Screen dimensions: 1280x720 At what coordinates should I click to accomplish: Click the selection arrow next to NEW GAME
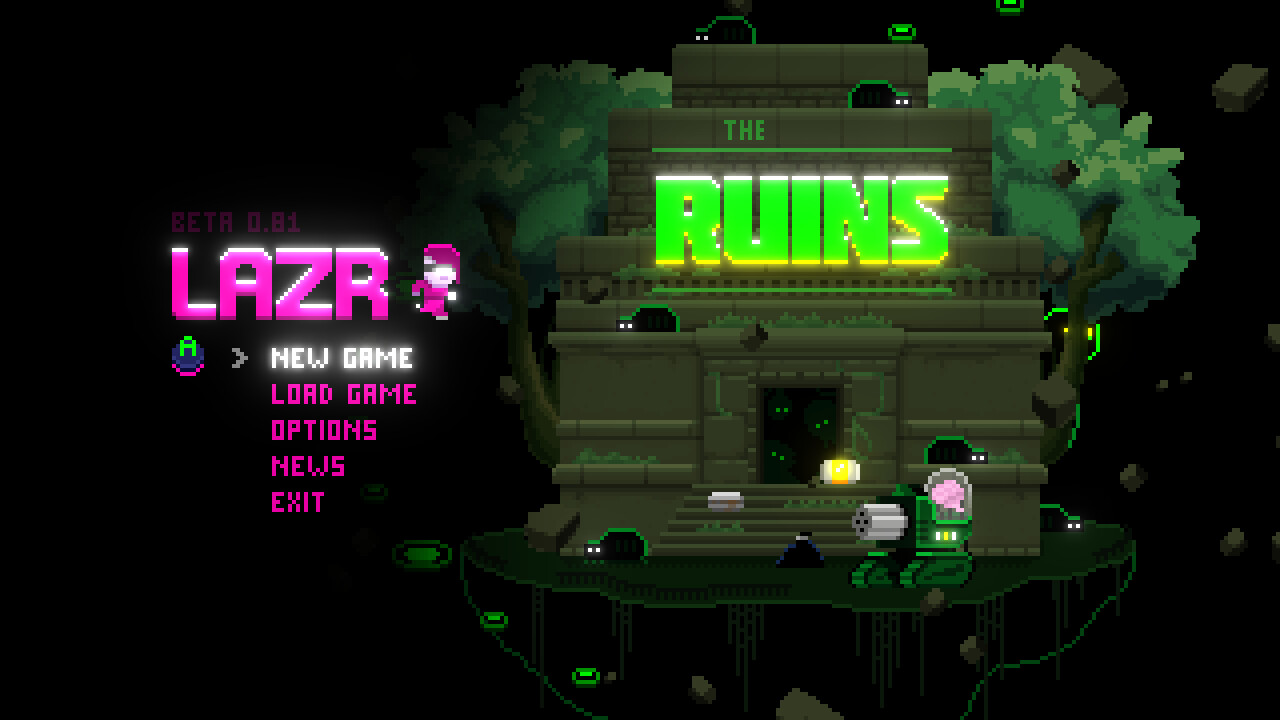click(237, 358)
